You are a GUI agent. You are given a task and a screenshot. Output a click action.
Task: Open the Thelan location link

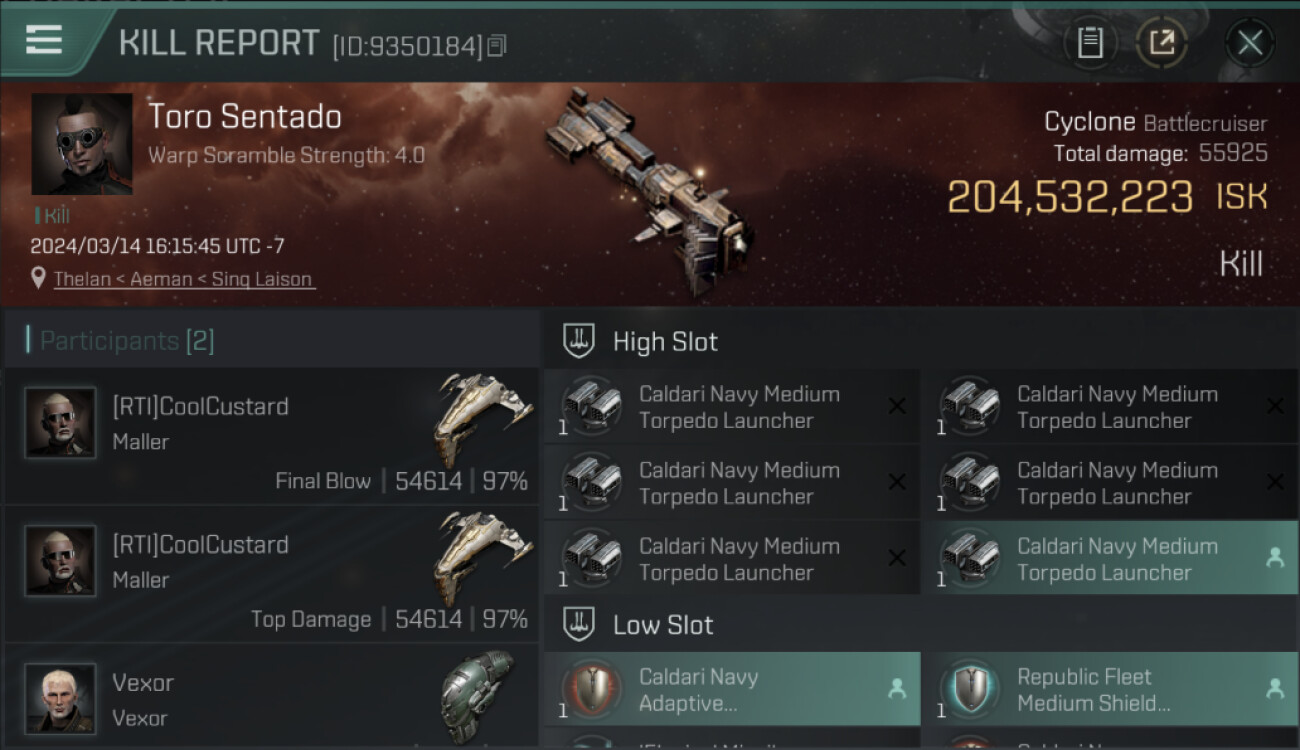tap(184, 279)
